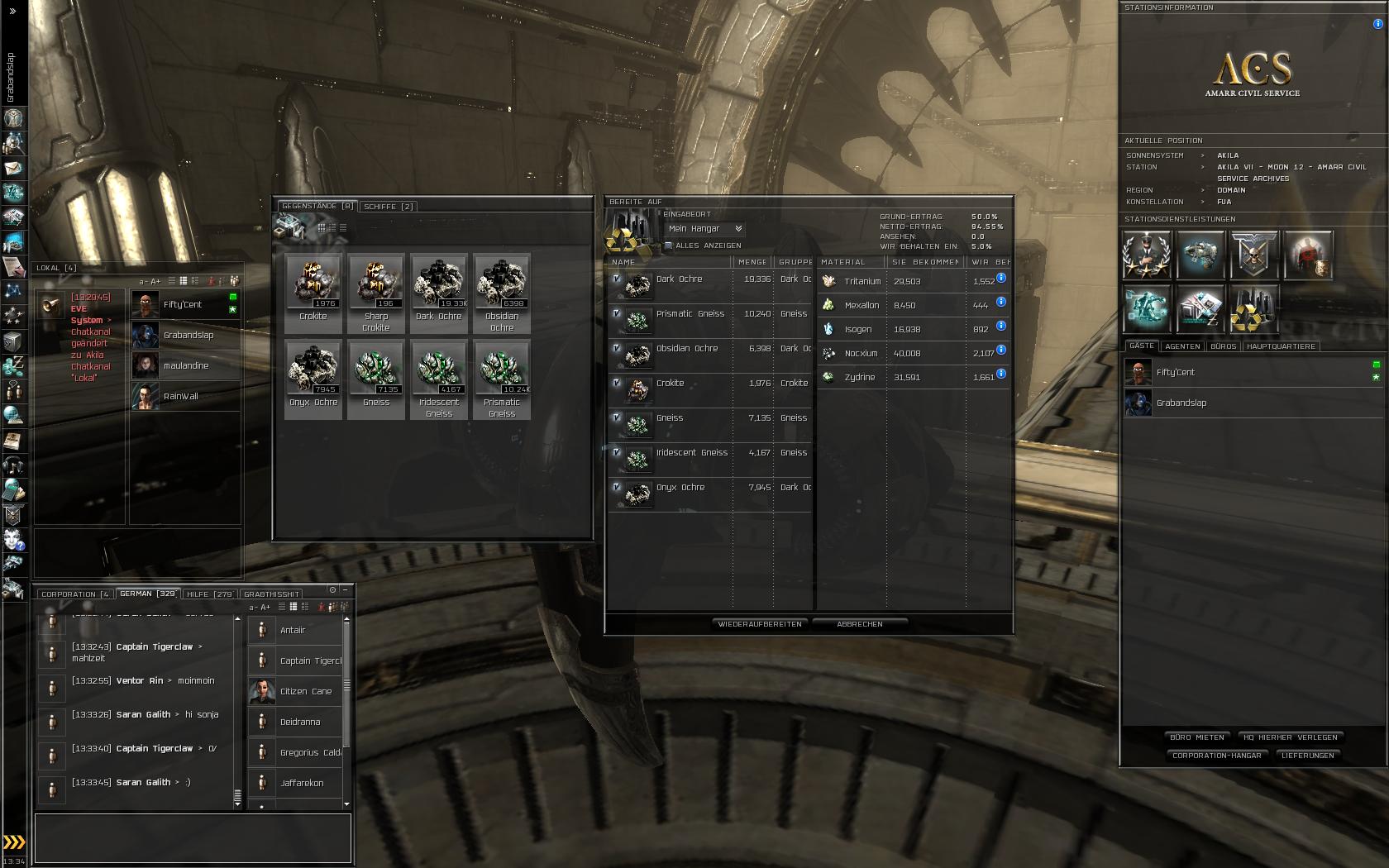
Task: Select HQ Hierher Verlegen
Action: click(x=1291, y=737)
